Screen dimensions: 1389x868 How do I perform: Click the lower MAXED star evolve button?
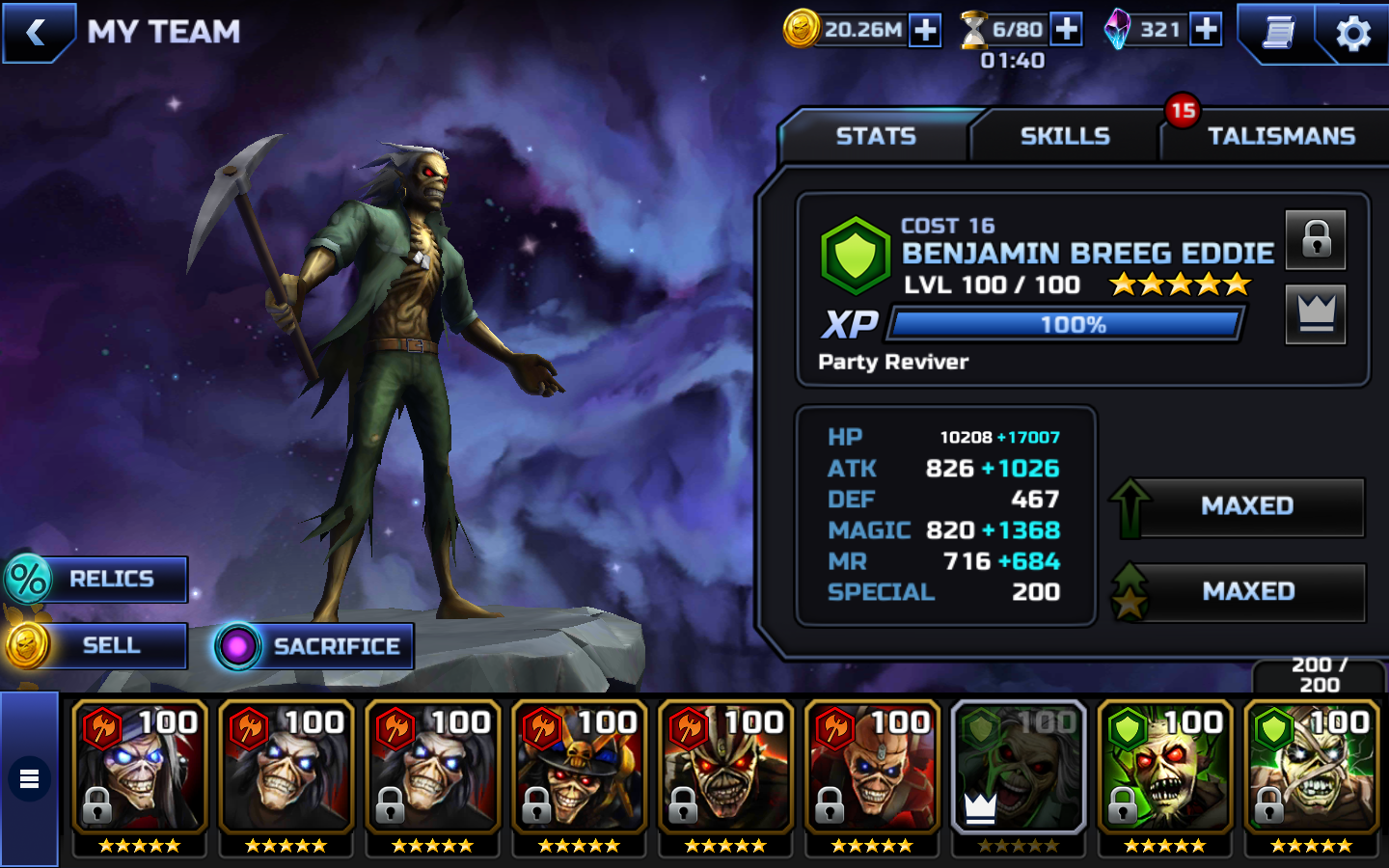coord(1246,591)
